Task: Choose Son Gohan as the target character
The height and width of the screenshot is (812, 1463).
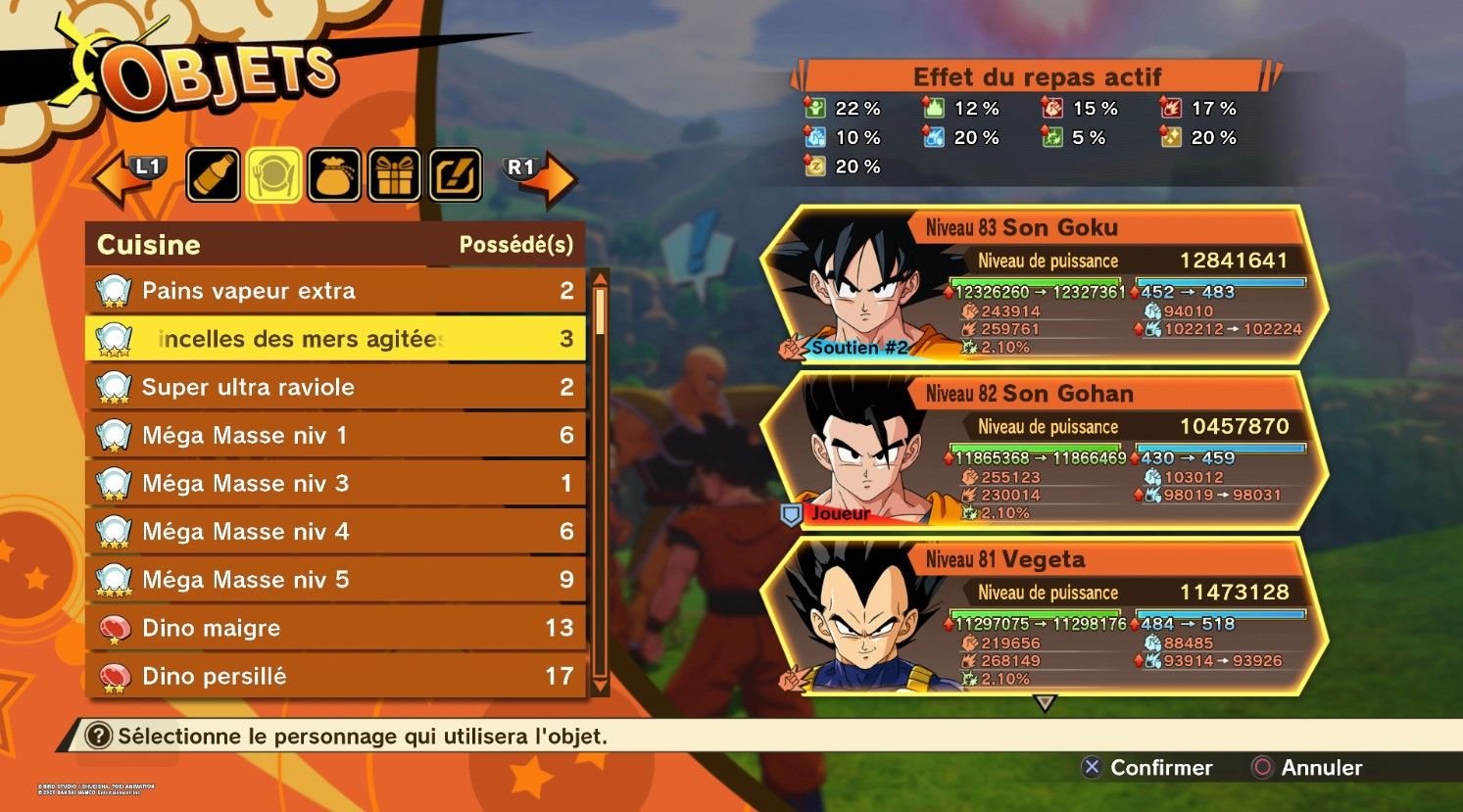Action: [1044, 451]
